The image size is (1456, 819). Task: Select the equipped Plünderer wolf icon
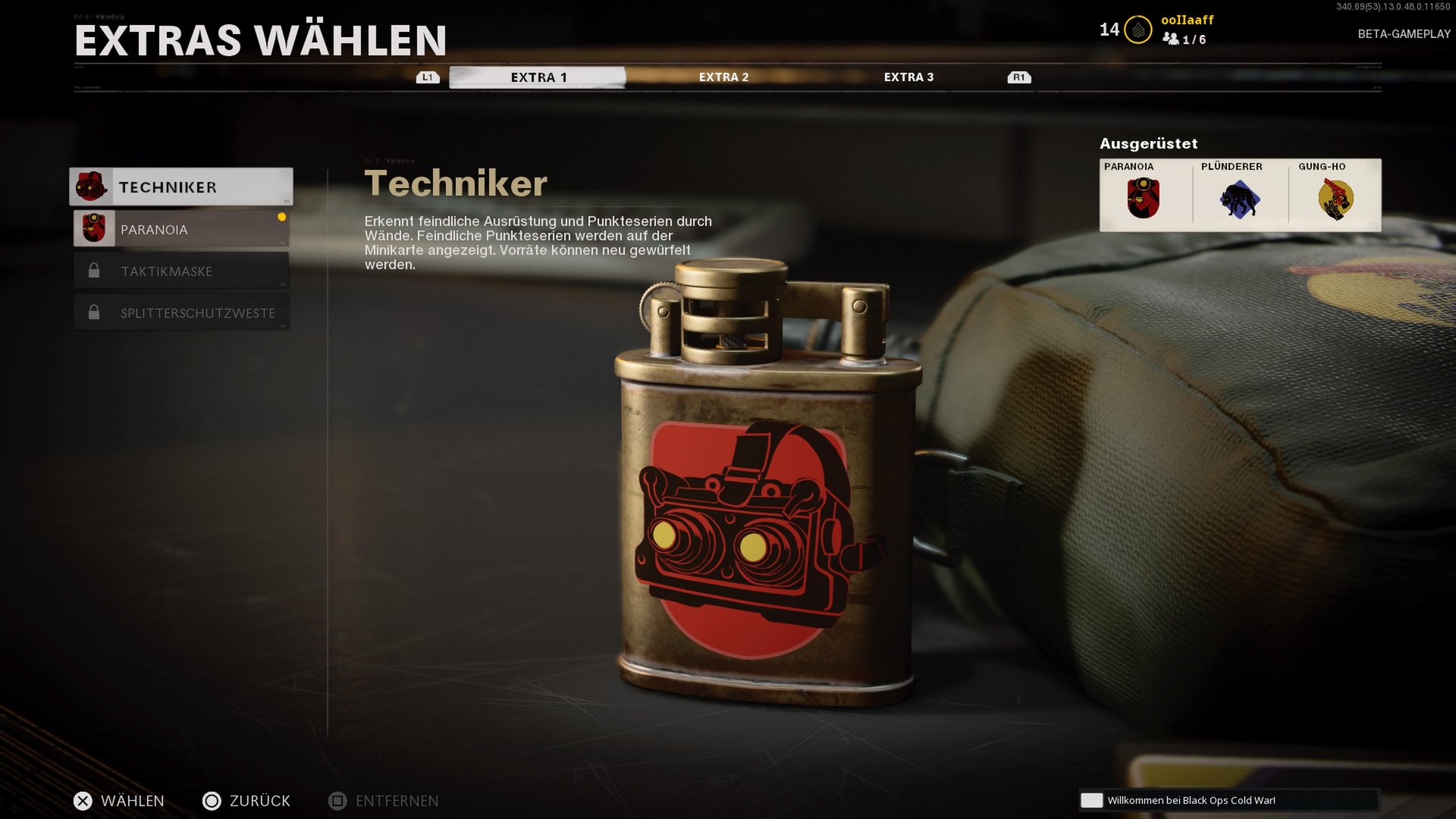1241,199
